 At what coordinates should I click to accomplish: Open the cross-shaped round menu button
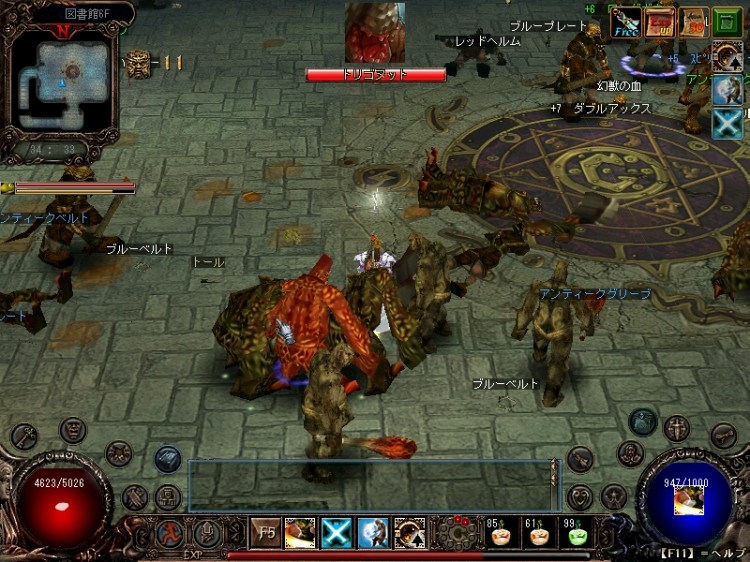[677, 429]
